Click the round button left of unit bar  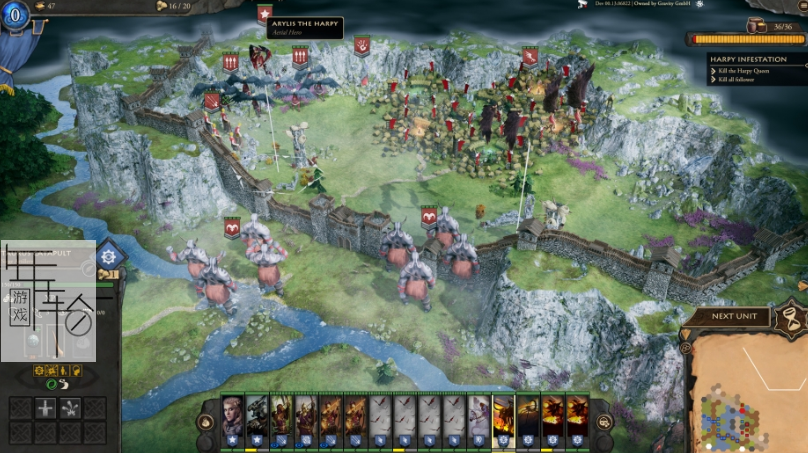point(207,422)
